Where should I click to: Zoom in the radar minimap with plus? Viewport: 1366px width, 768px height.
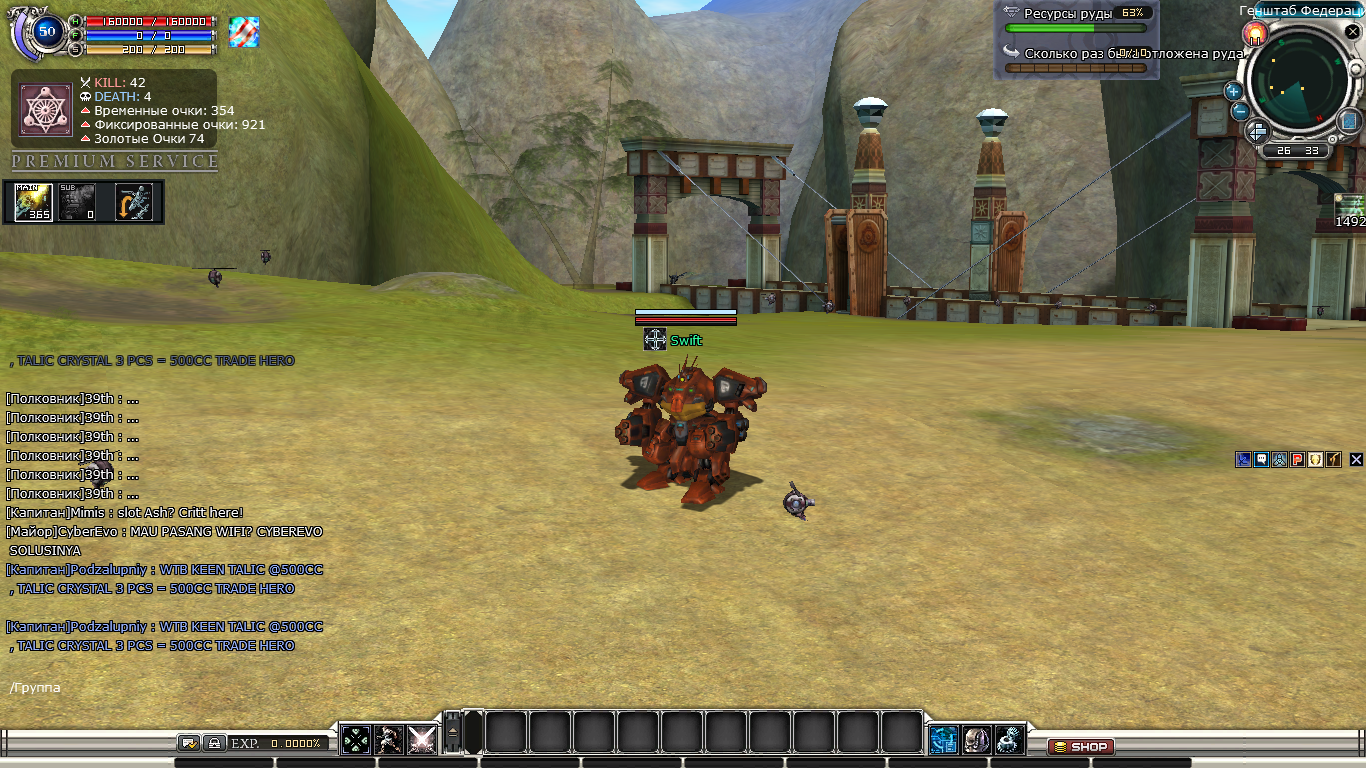pos(1233,91)
